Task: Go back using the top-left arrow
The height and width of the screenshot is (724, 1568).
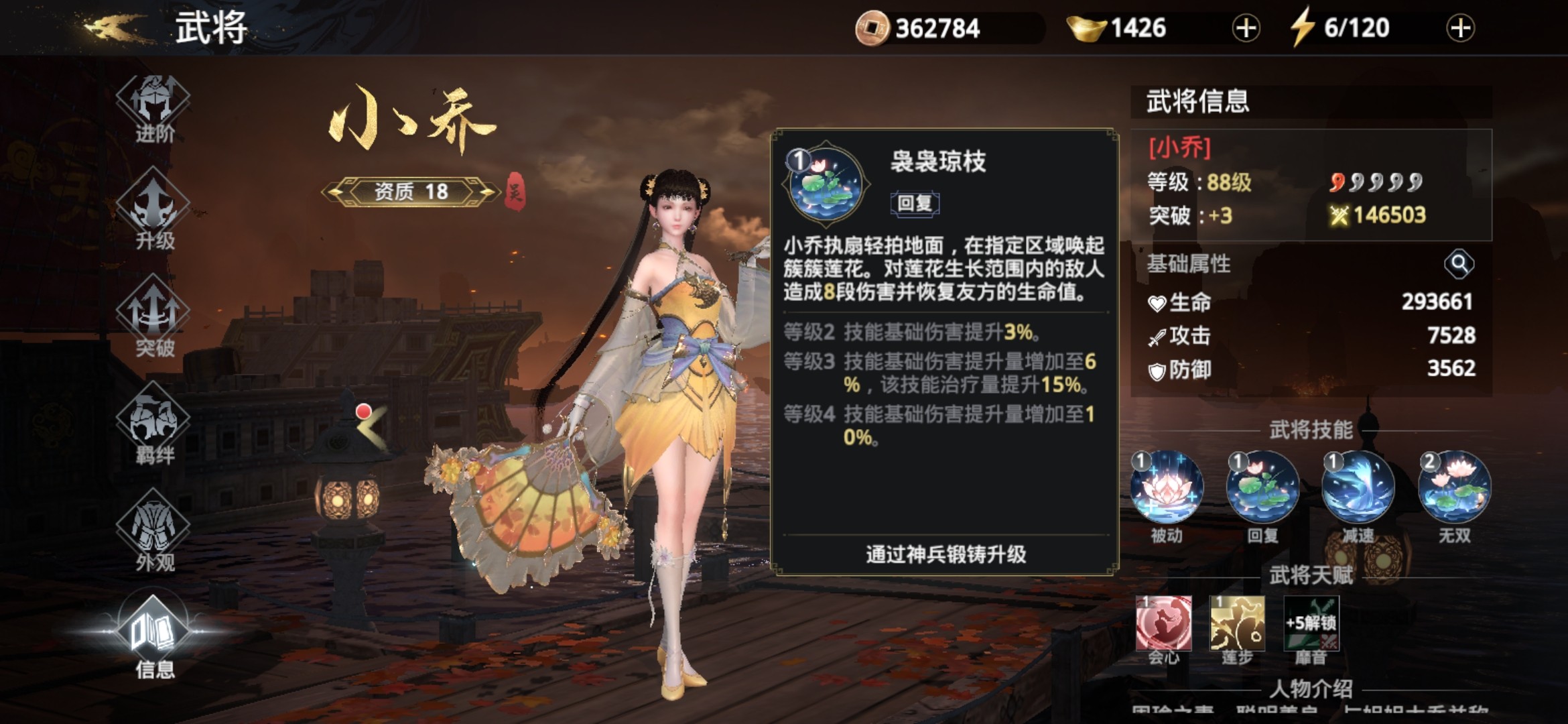Action: [x=113, y=28]
